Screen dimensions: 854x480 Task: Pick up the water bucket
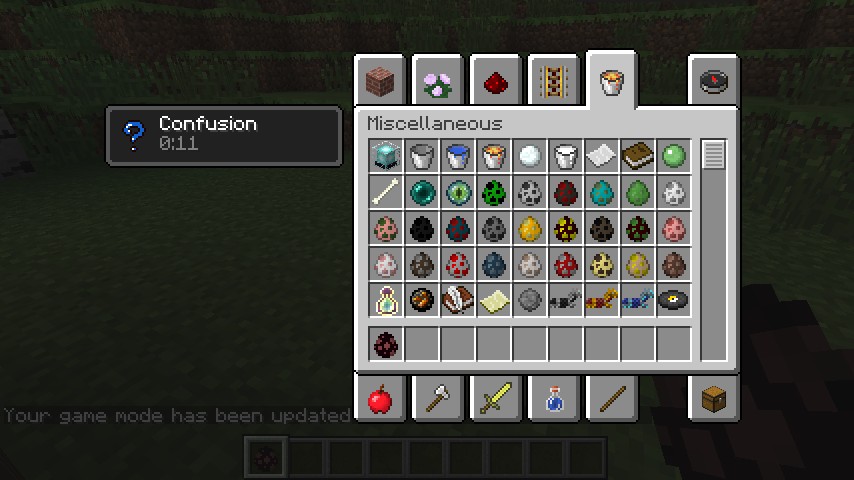[458, 156]
